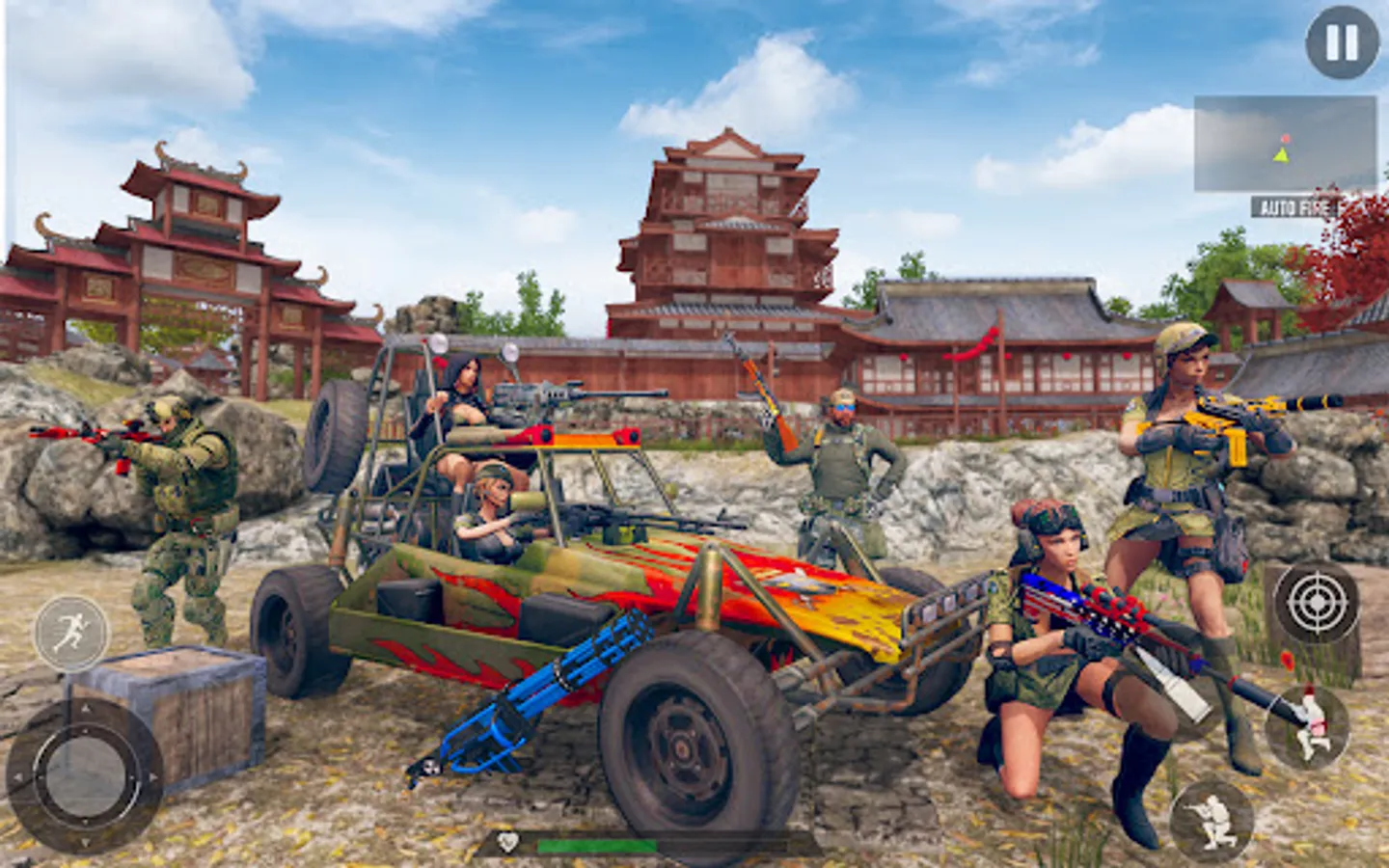The width and height of the screenshot is (1389, 868).
Task: Tap the yellow player marker on the minimap
Action: [x=1281, y=156]
